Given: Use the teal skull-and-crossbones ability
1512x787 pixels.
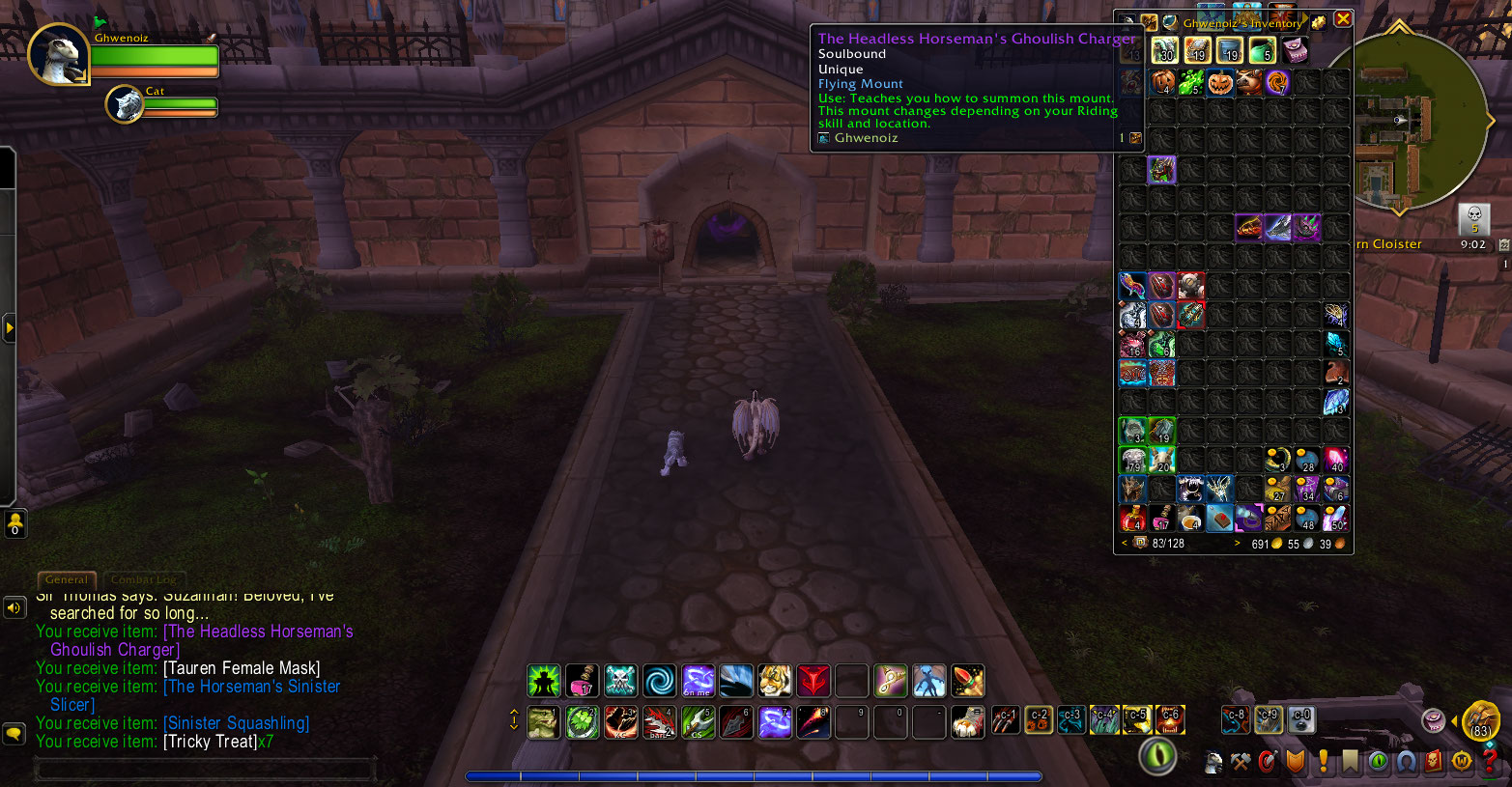Looking at the screenshot, I should point(620,681).
